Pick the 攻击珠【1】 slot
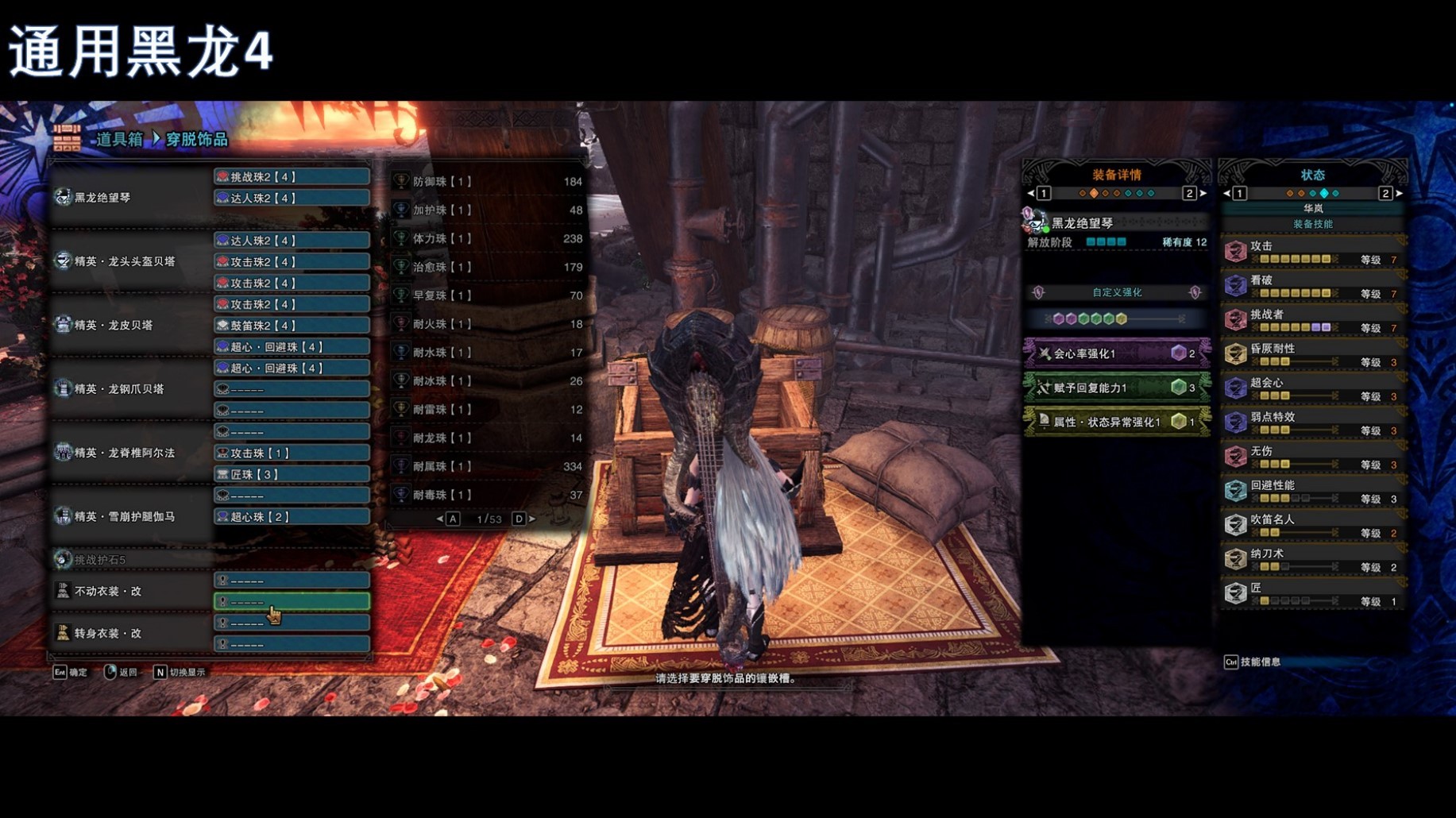 point(292,453)
